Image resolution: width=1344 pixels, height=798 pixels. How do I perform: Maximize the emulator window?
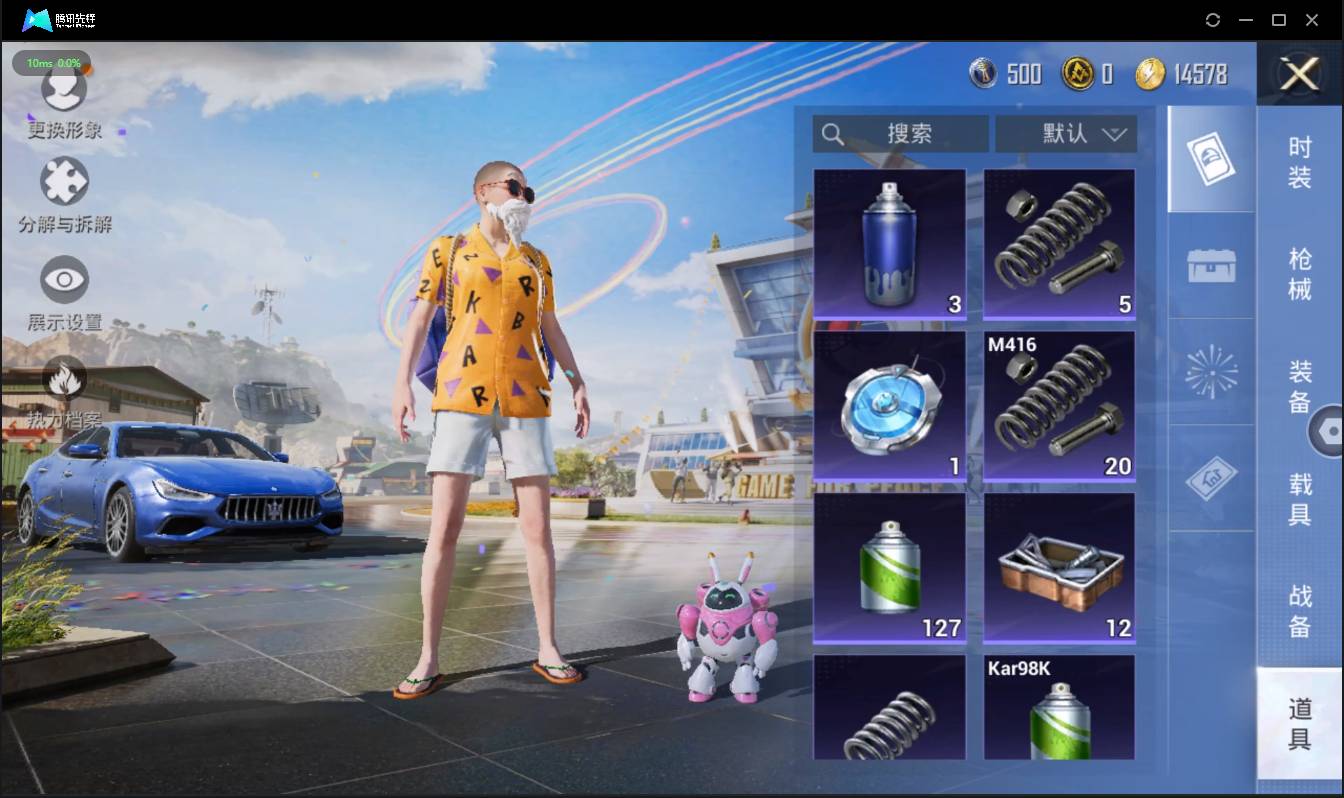click(1278, 20)
